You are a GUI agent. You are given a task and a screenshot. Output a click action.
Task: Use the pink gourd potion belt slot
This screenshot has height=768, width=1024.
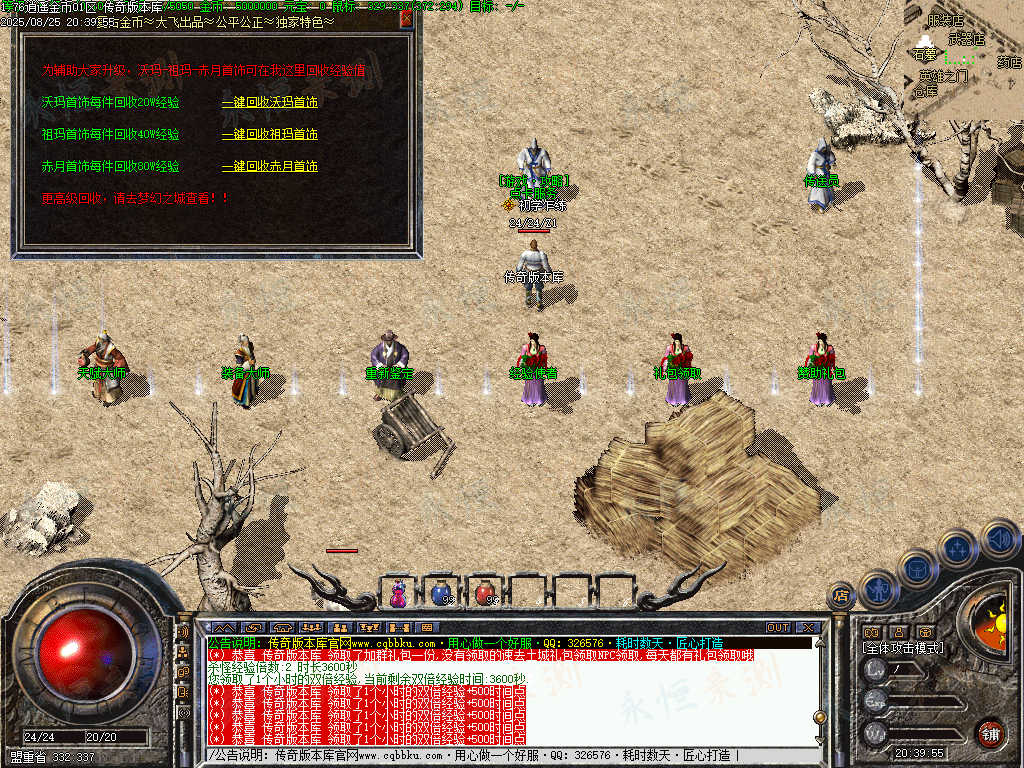click(399, 593)
